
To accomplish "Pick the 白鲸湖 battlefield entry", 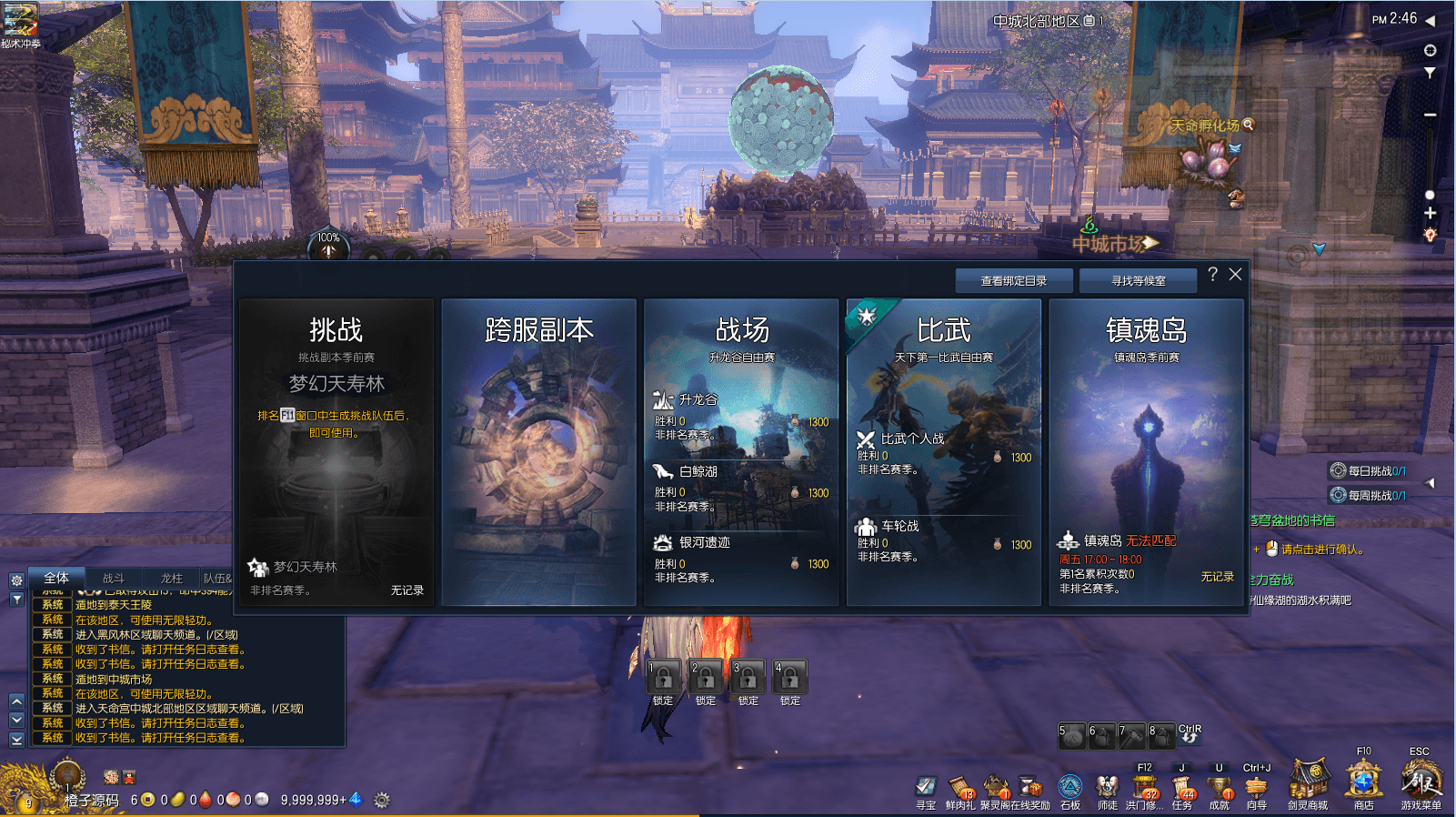I will (740, 488).
